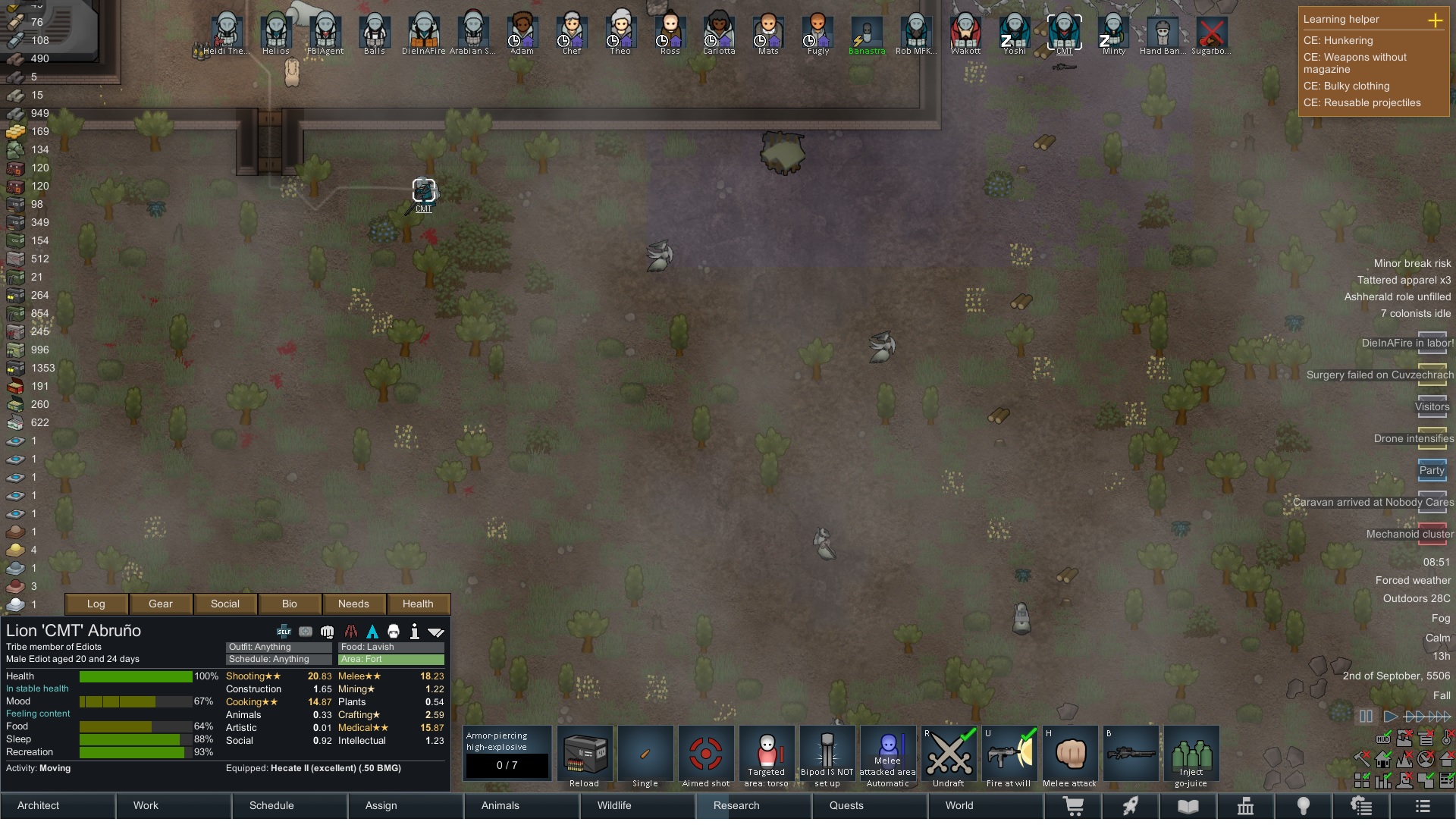Image resolution: width=1456 pixels, height=828 pixels.
Task: Inject go-juice into the colonist
Action: [x=1191, y=755]
